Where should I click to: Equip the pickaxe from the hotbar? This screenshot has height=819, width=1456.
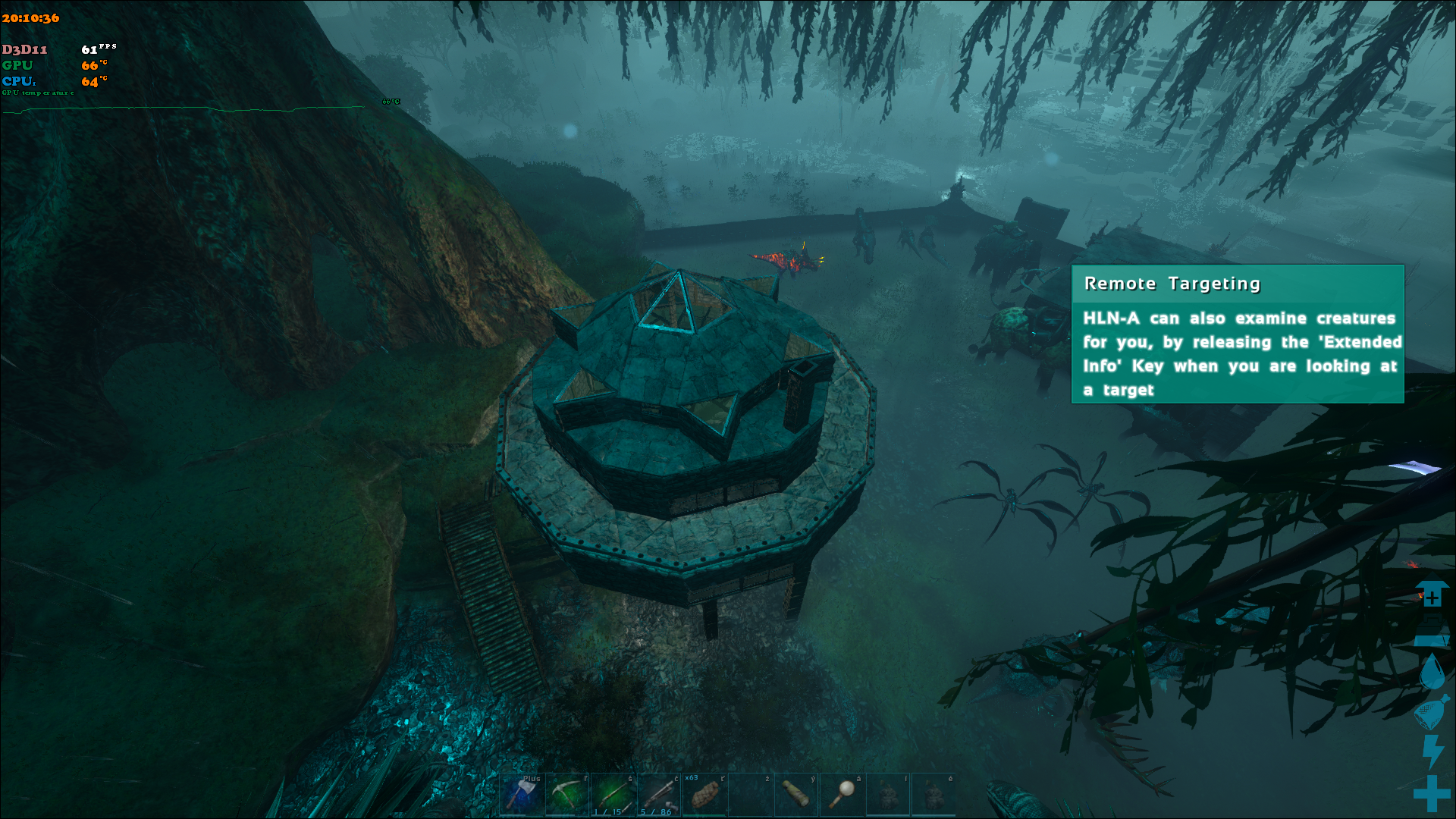(567, 794)
